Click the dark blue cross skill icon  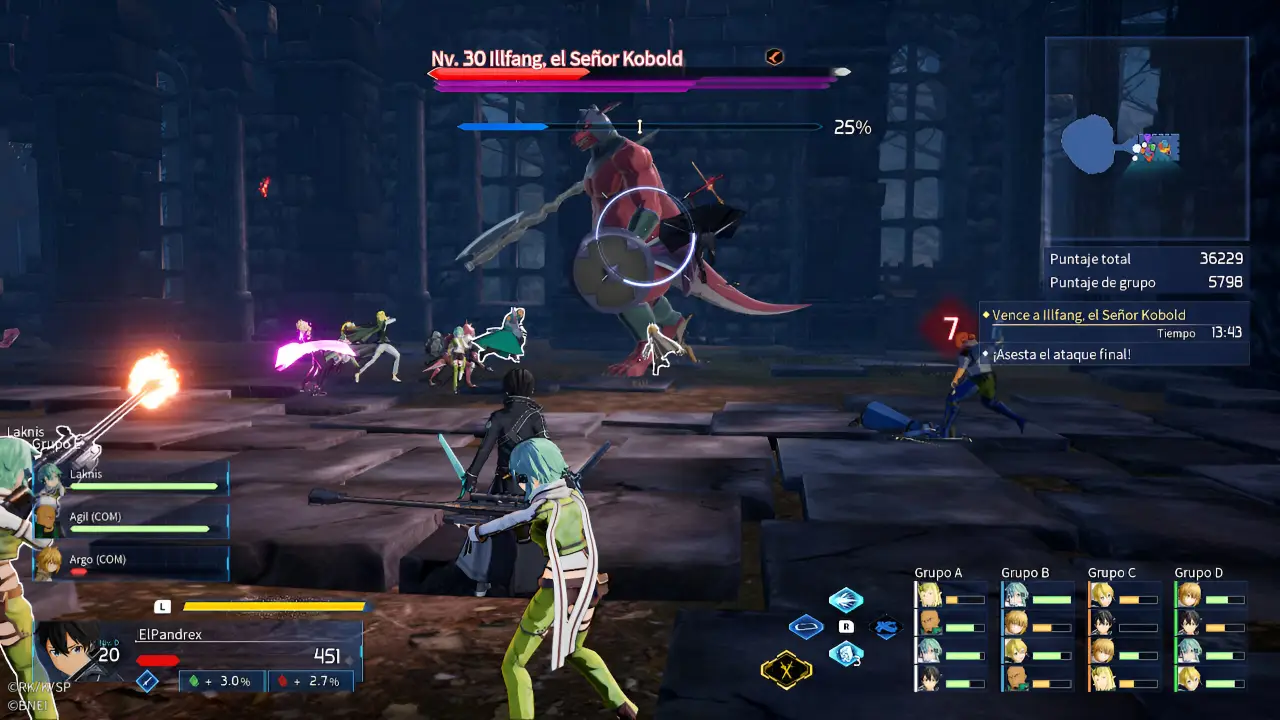point(886,625)
